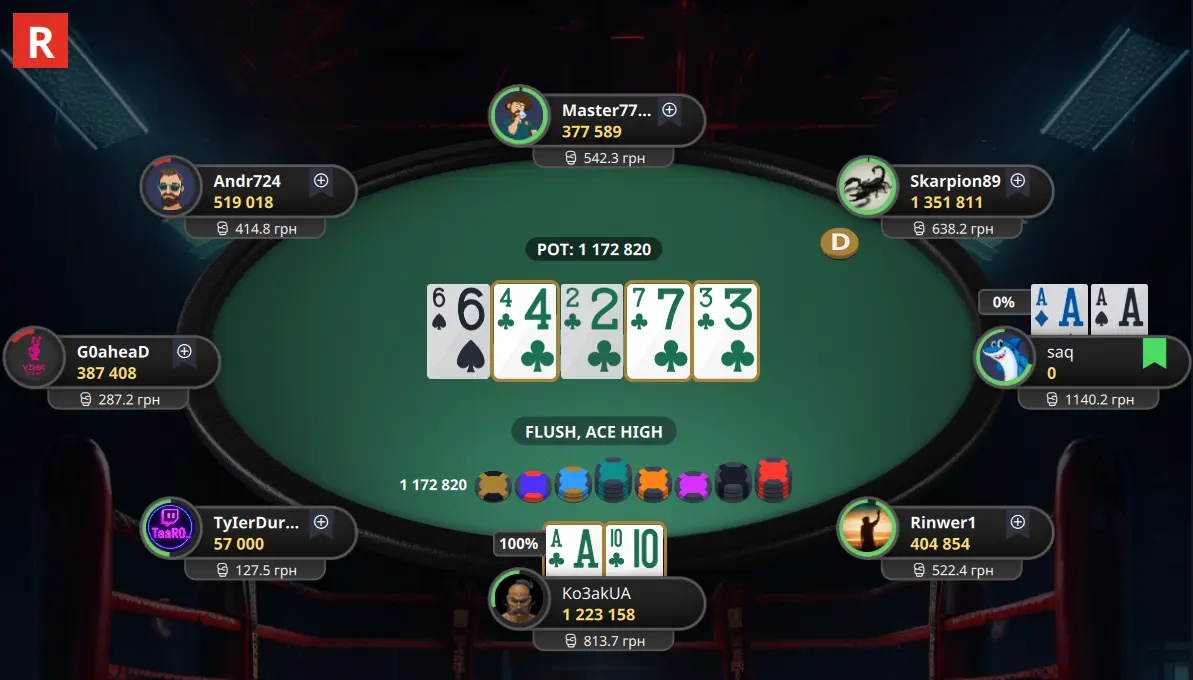The image size is (1193, 680).
Task: Click the plus icon next to Rinwer1
Action: (1018, 522)
